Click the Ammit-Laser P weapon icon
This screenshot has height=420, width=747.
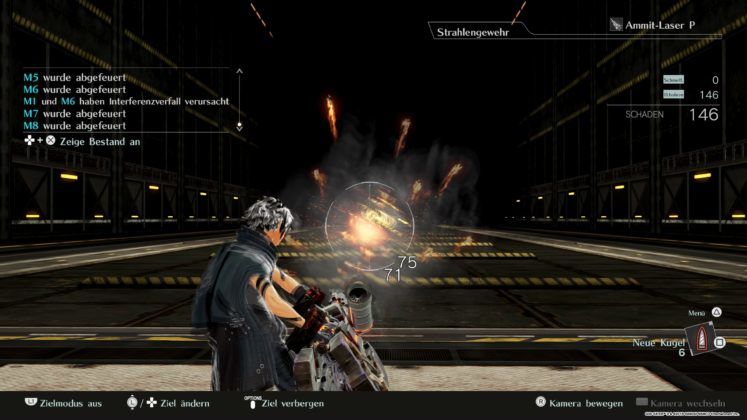616,24
